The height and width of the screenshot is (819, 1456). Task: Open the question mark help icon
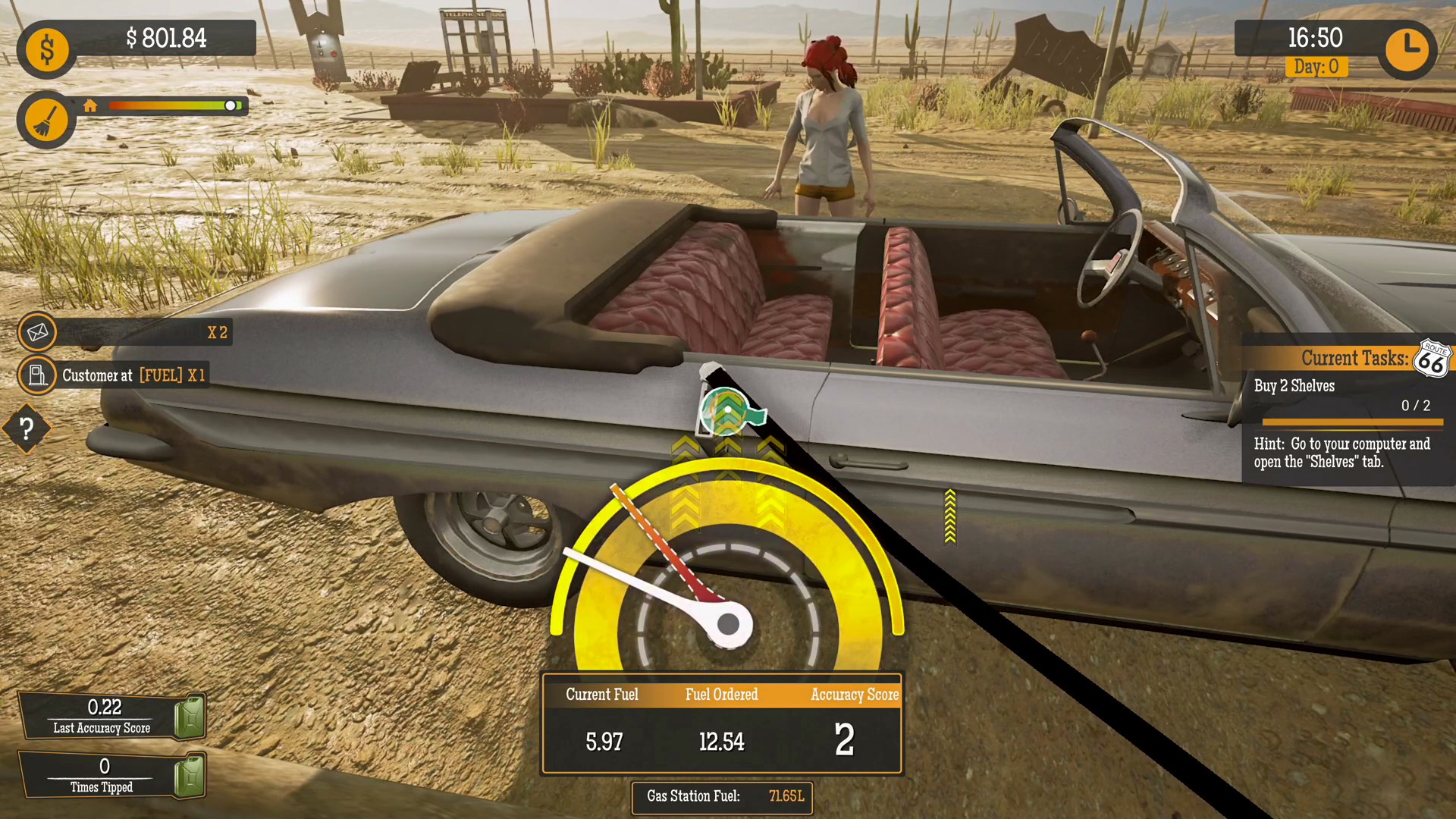coord(27,428)
